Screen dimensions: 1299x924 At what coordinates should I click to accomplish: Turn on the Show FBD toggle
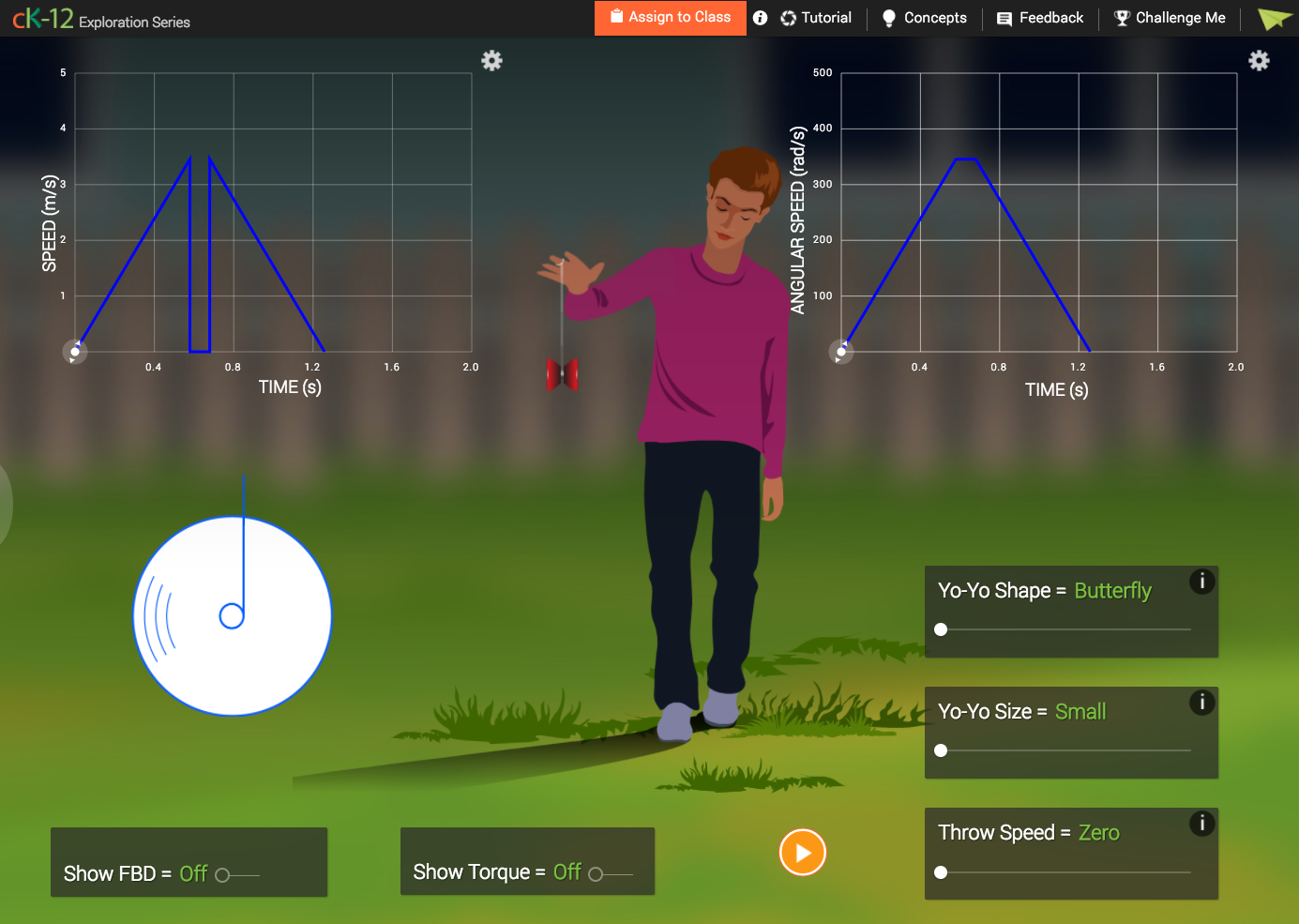tap(222, 873)
